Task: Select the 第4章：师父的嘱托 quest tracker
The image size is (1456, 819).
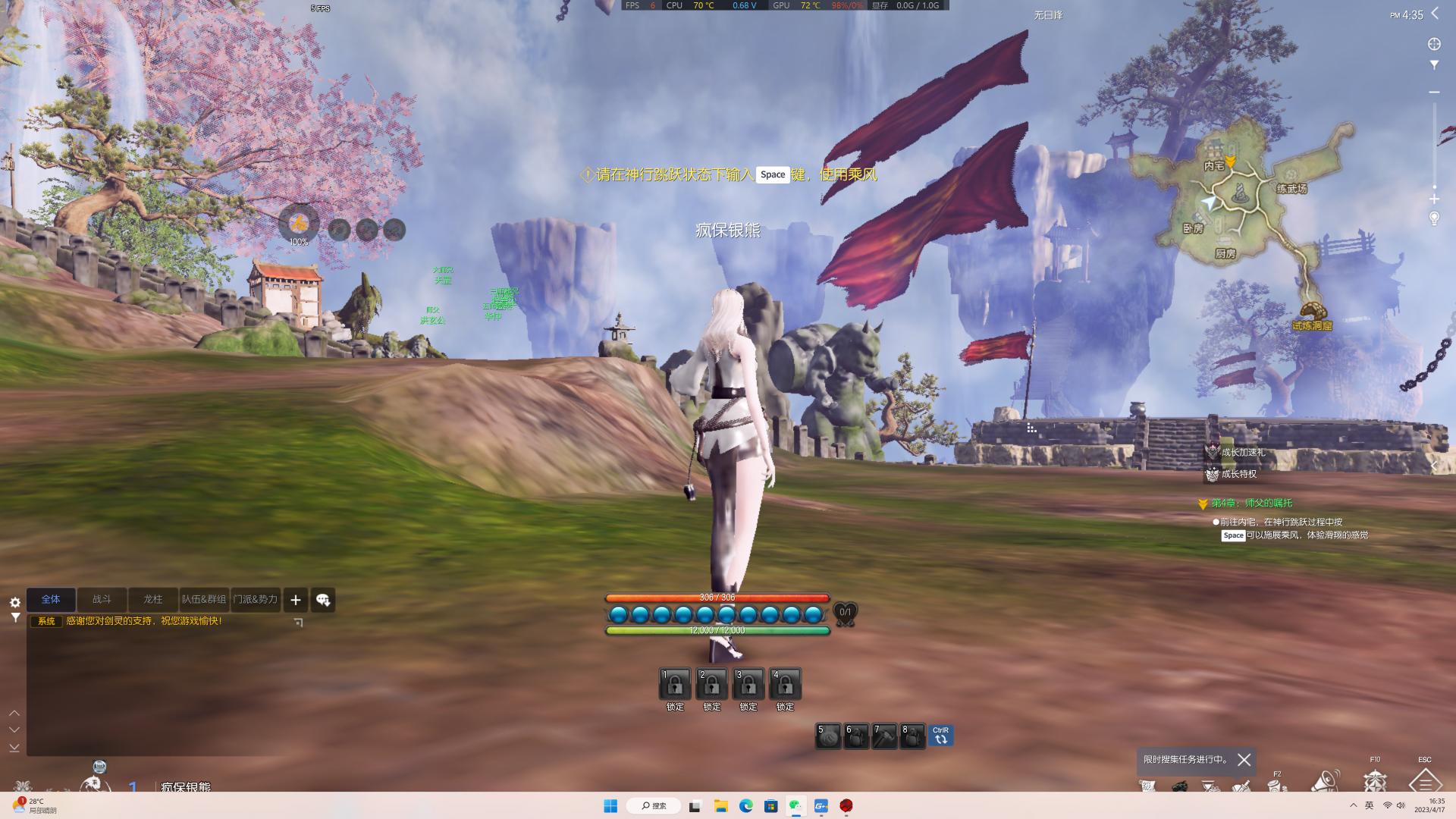Action: [1251, 503]
